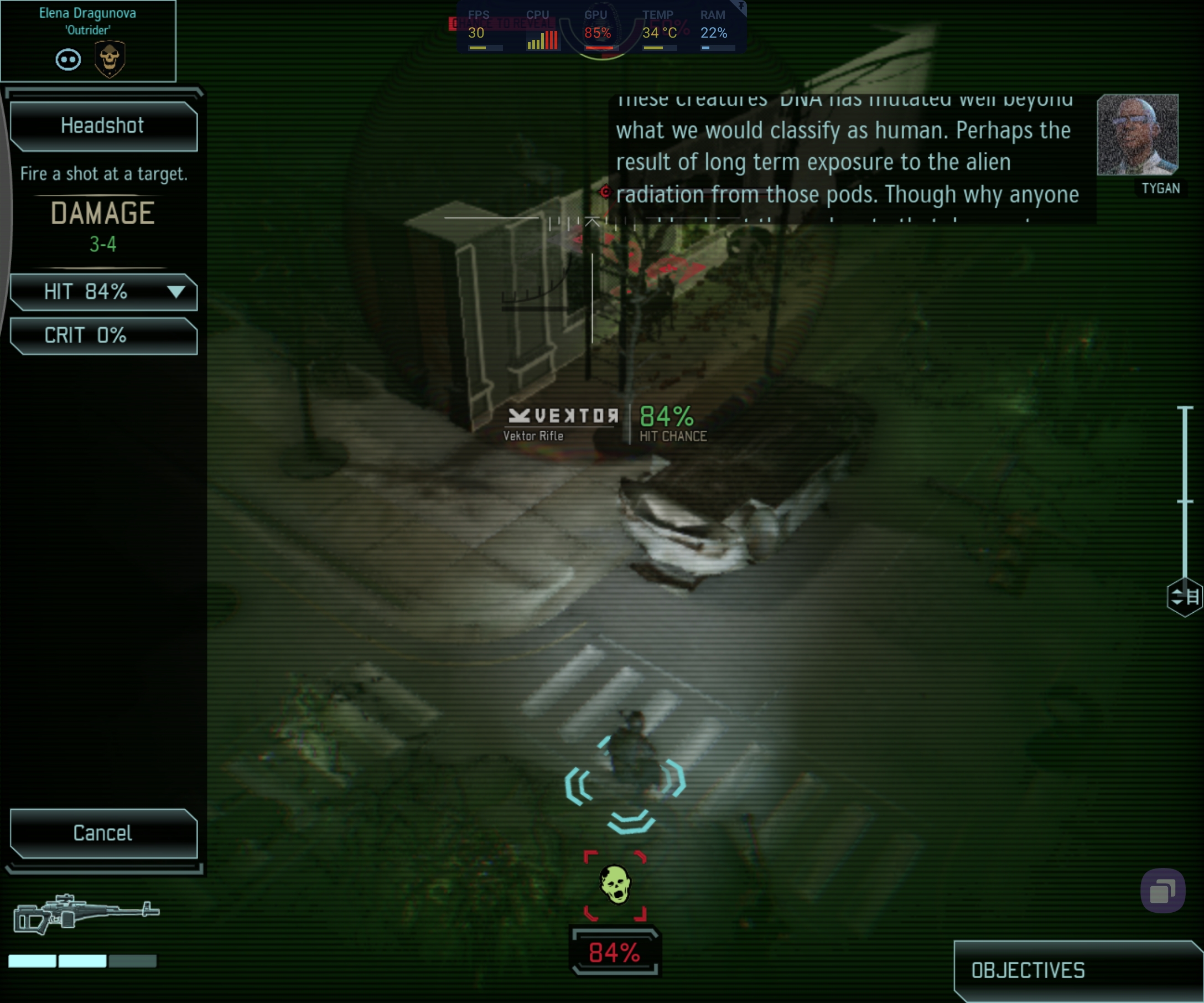Fire the Headshot ability
Image resolution: width=1204 pixels, height=1003 pixels.
pyautogui.click(x=103, y=126)
